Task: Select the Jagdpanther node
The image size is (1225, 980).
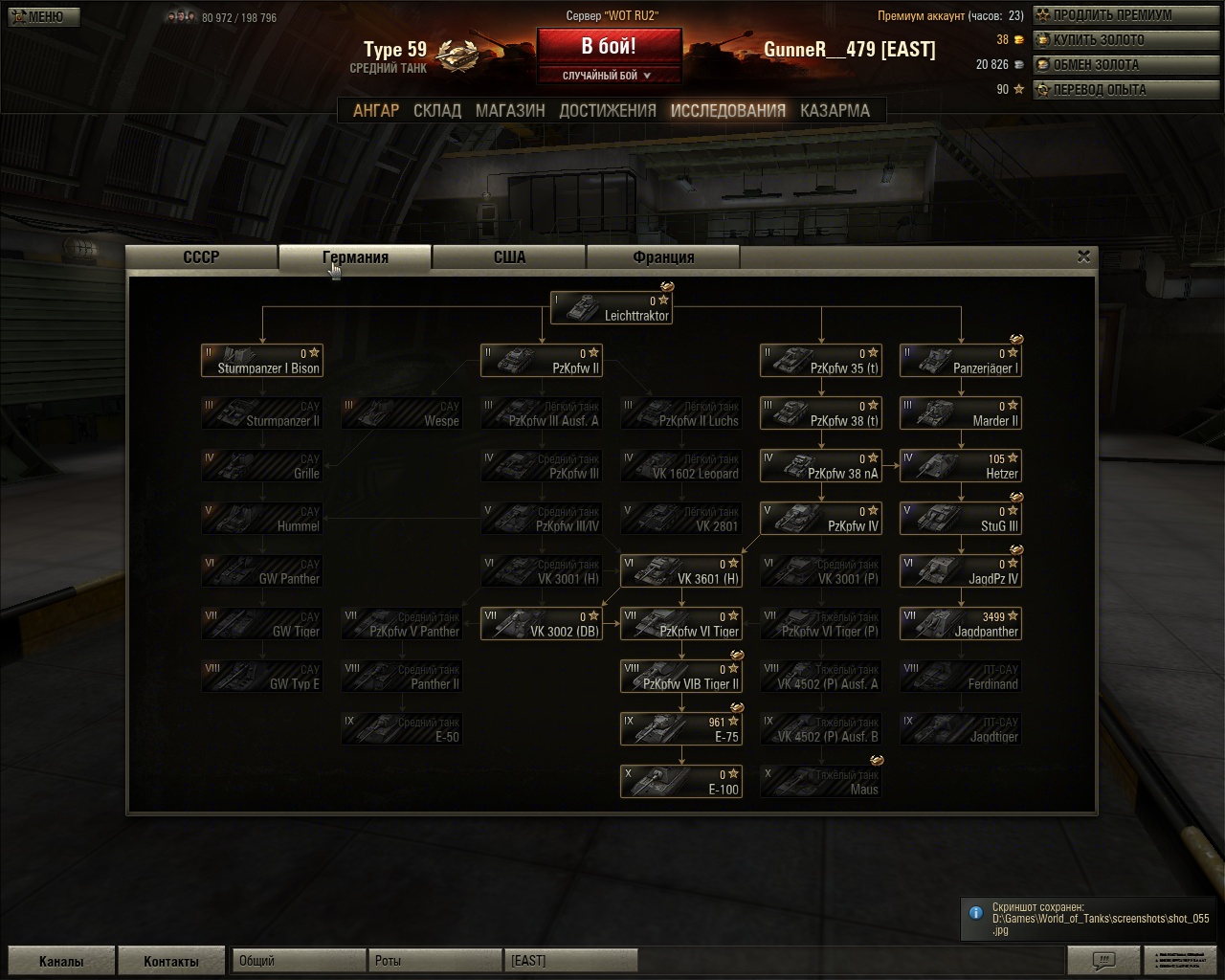Action: pyautogui.click(x=960, y=624)
